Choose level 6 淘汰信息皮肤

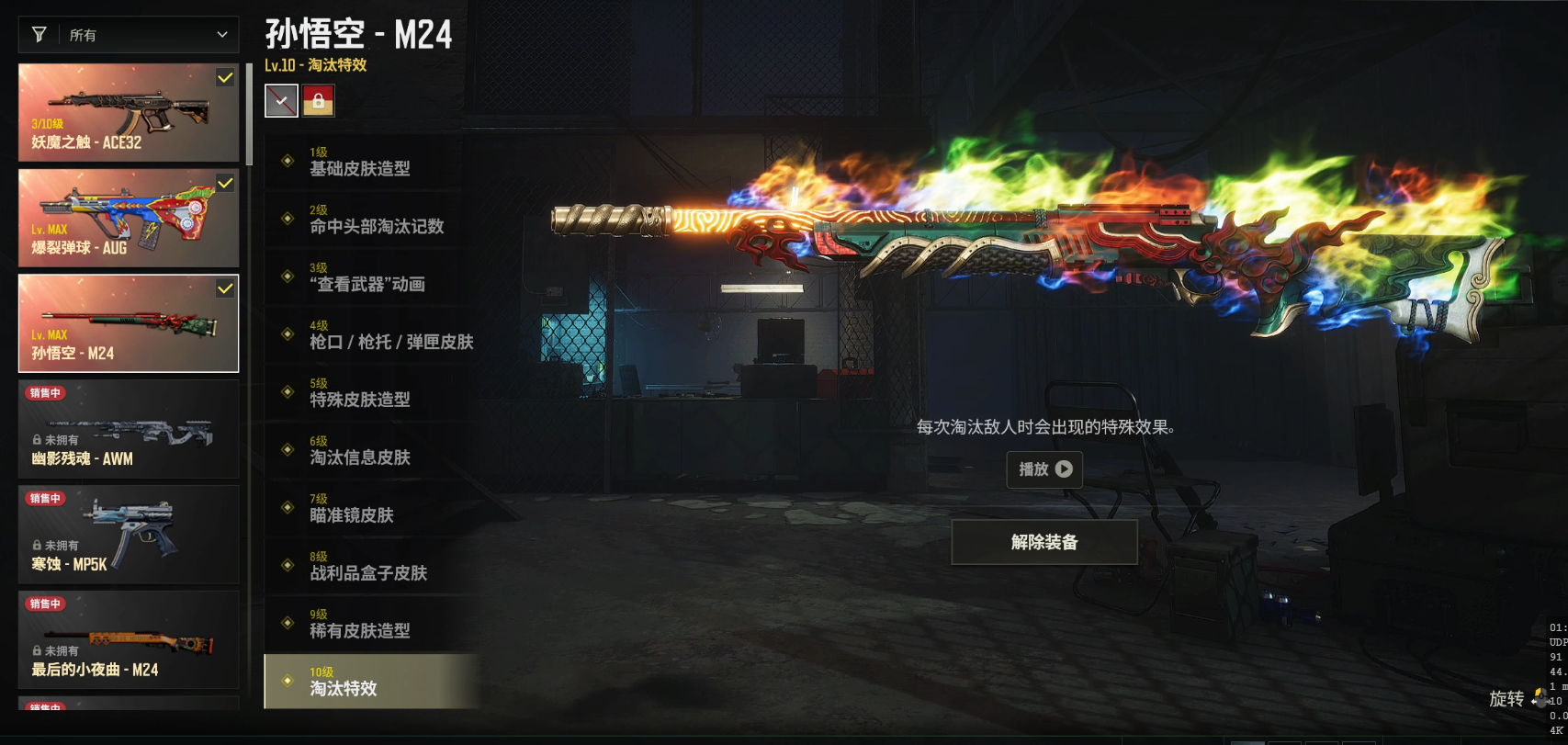coord(372,451)
